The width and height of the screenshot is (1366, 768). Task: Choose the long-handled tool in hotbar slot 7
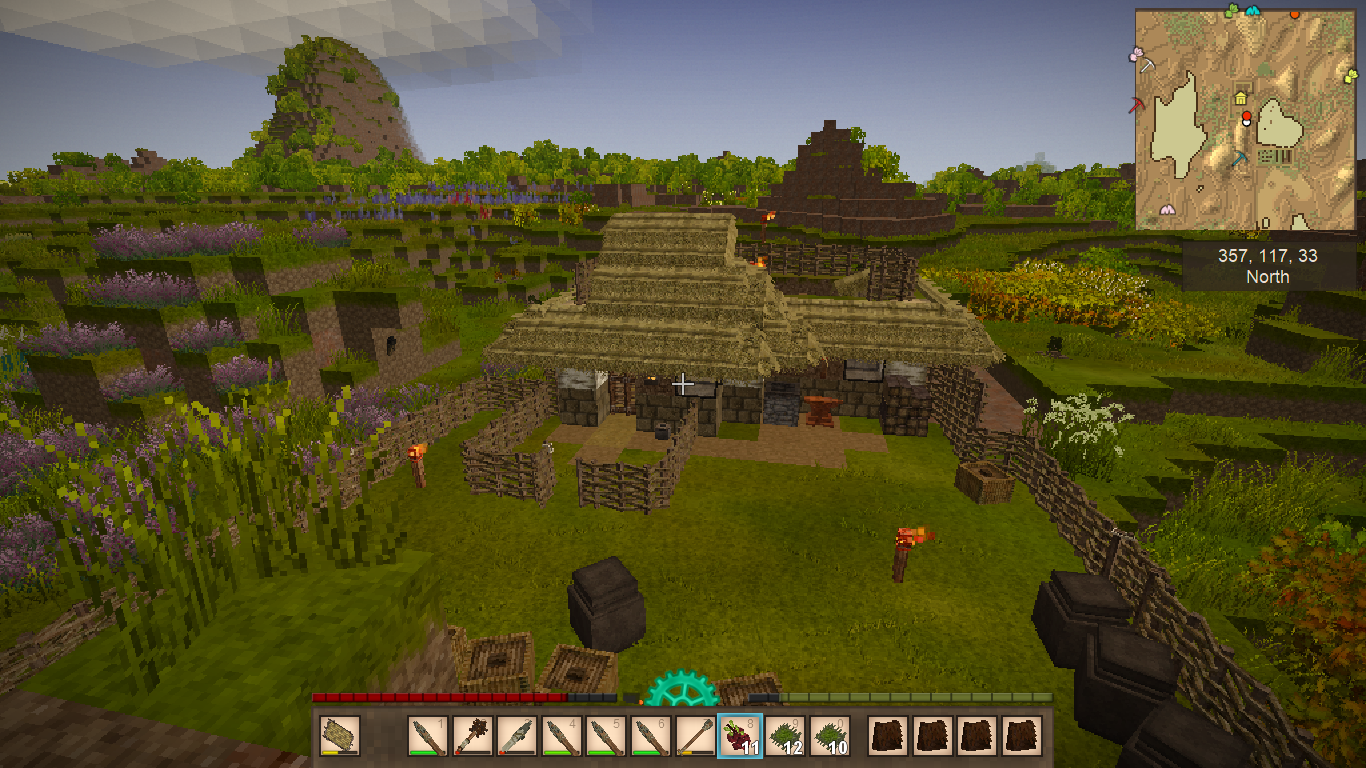[x=695, y=737]
